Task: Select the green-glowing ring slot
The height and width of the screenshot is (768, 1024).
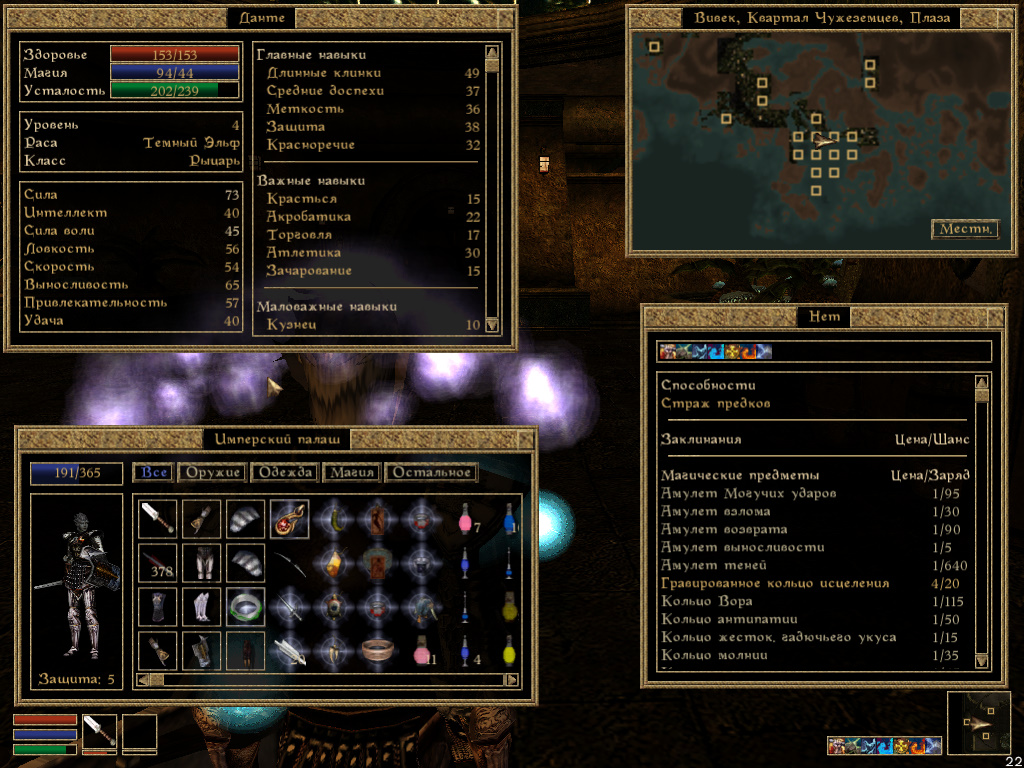Action: click(245, 607)
